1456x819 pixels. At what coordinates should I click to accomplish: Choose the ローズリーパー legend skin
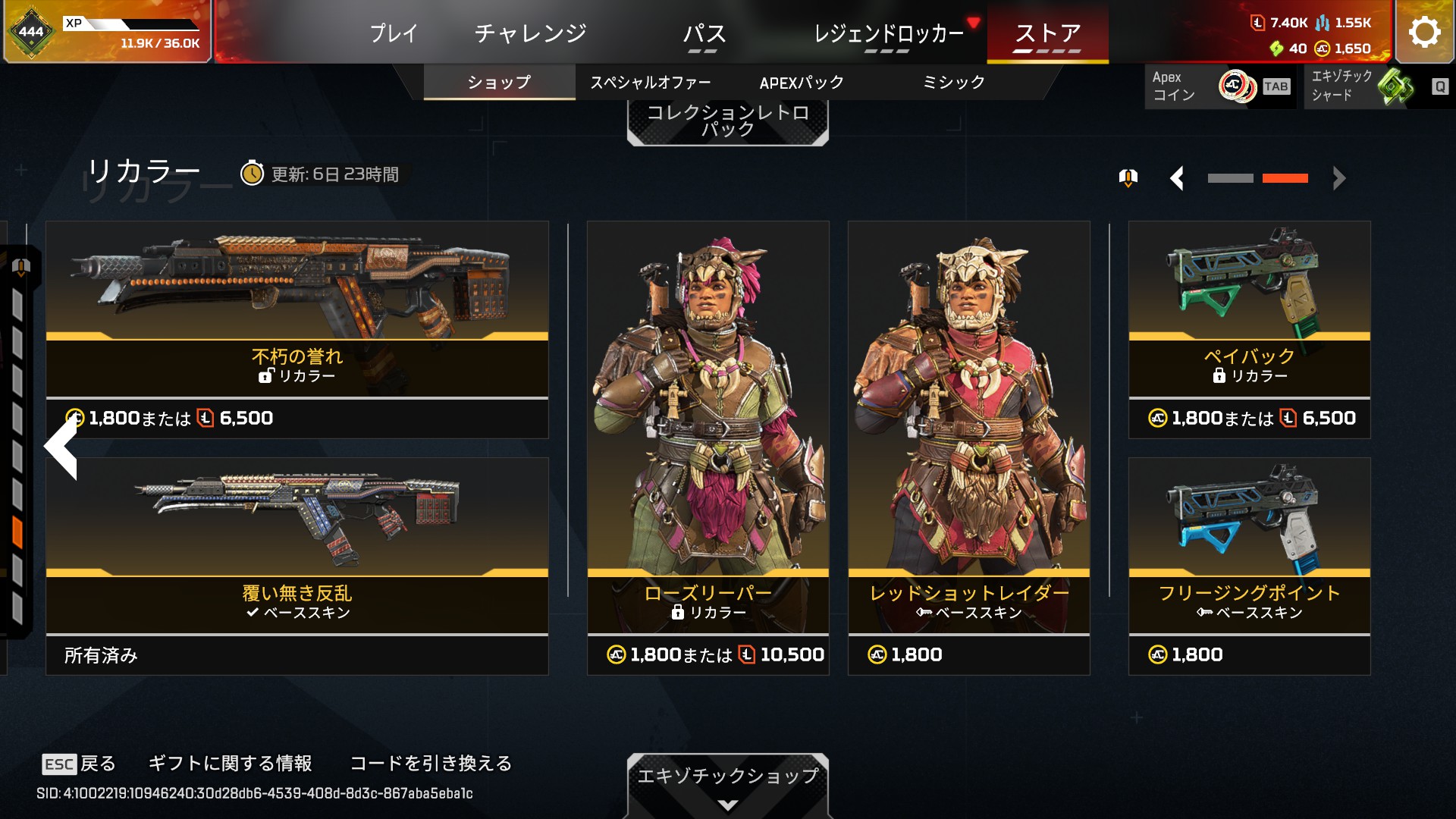point(708,447)
